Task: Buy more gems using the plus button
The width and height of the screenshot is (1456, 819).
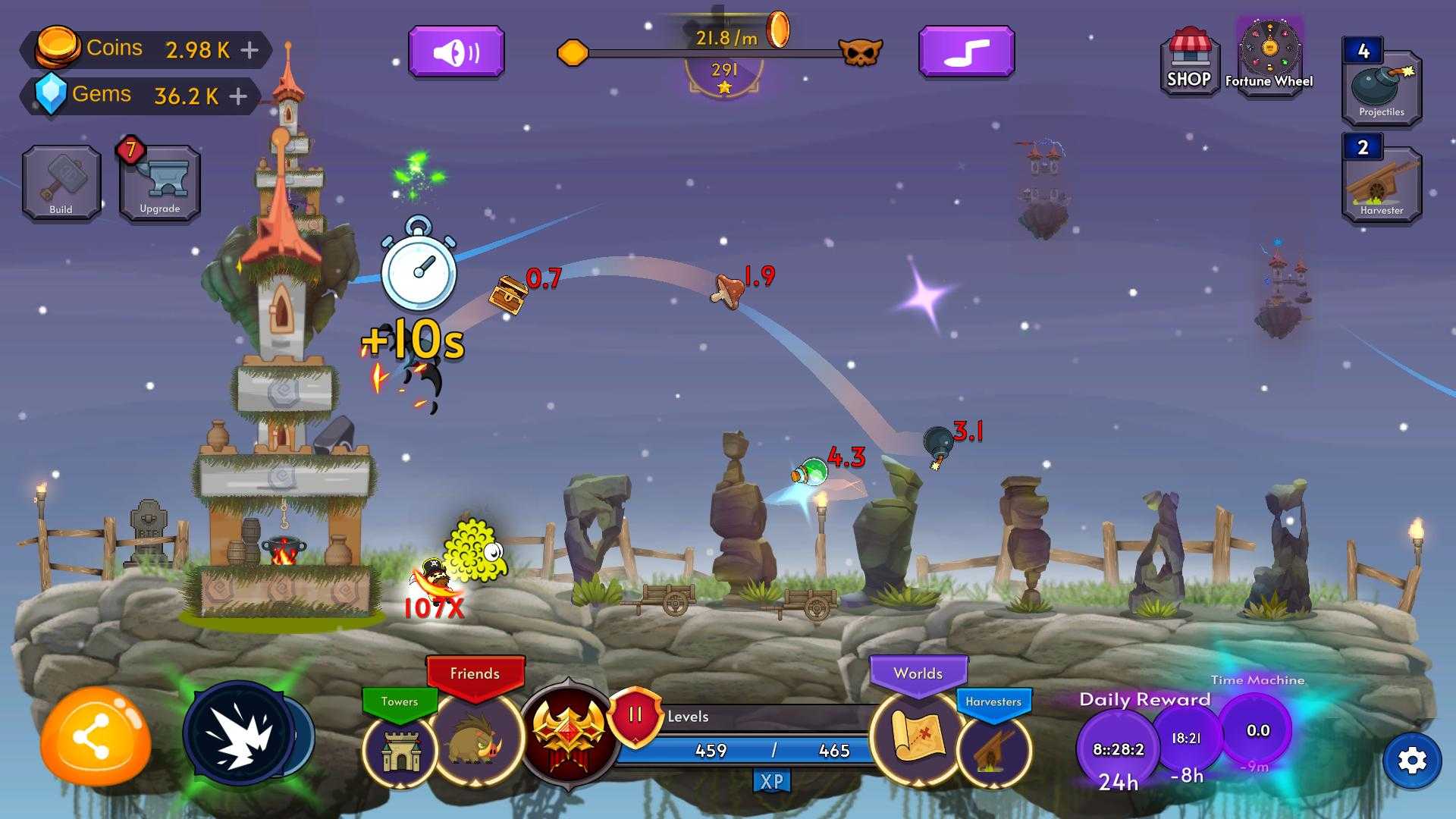Action: tap(238, 96)
